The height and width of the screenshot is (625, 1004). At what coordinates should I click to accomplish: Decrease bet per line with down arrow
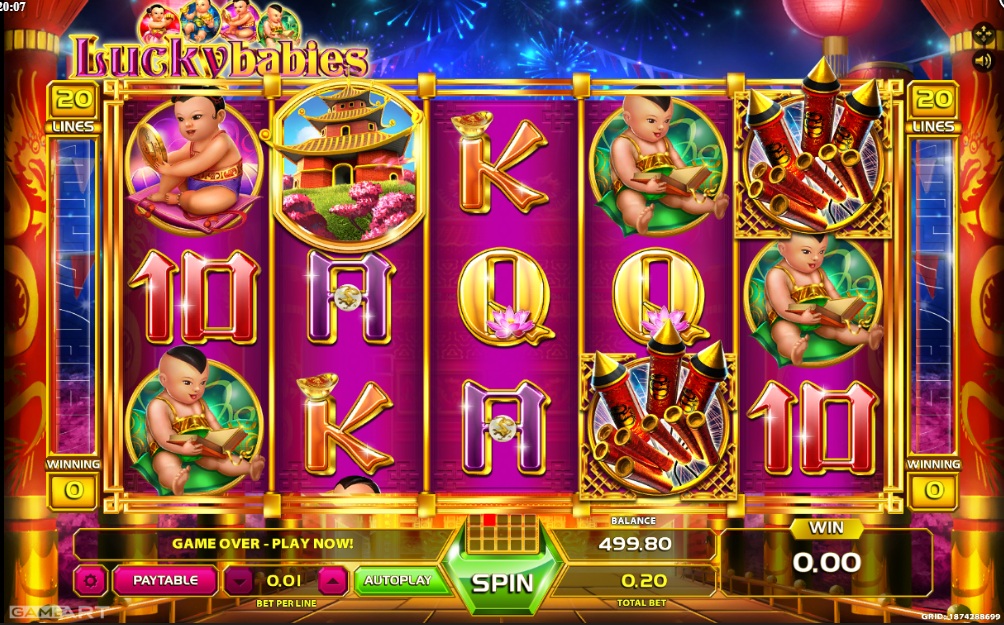(238, 580)
